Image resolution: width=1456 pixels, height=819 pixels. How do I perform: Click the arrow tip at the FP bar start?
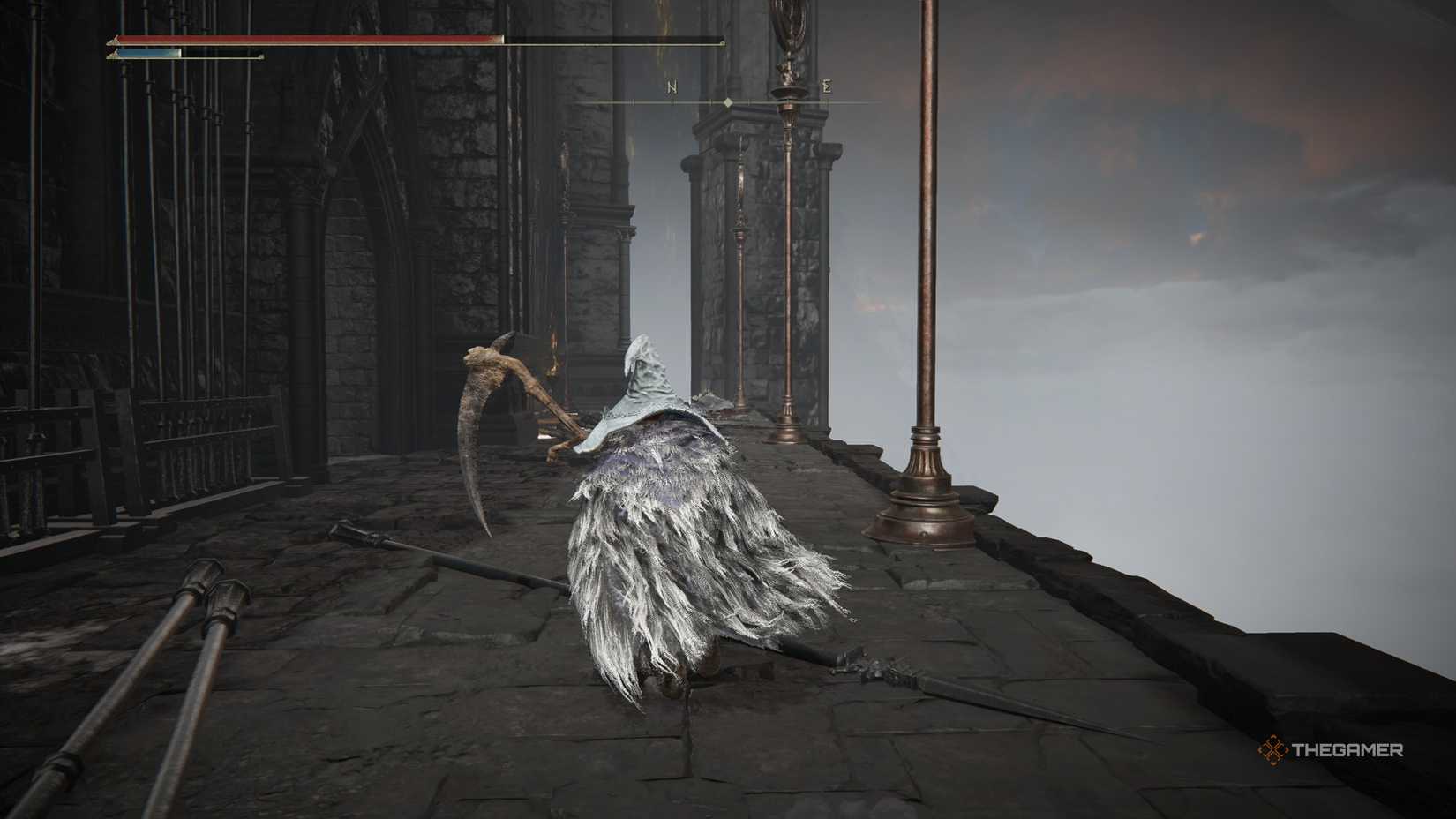112,54
